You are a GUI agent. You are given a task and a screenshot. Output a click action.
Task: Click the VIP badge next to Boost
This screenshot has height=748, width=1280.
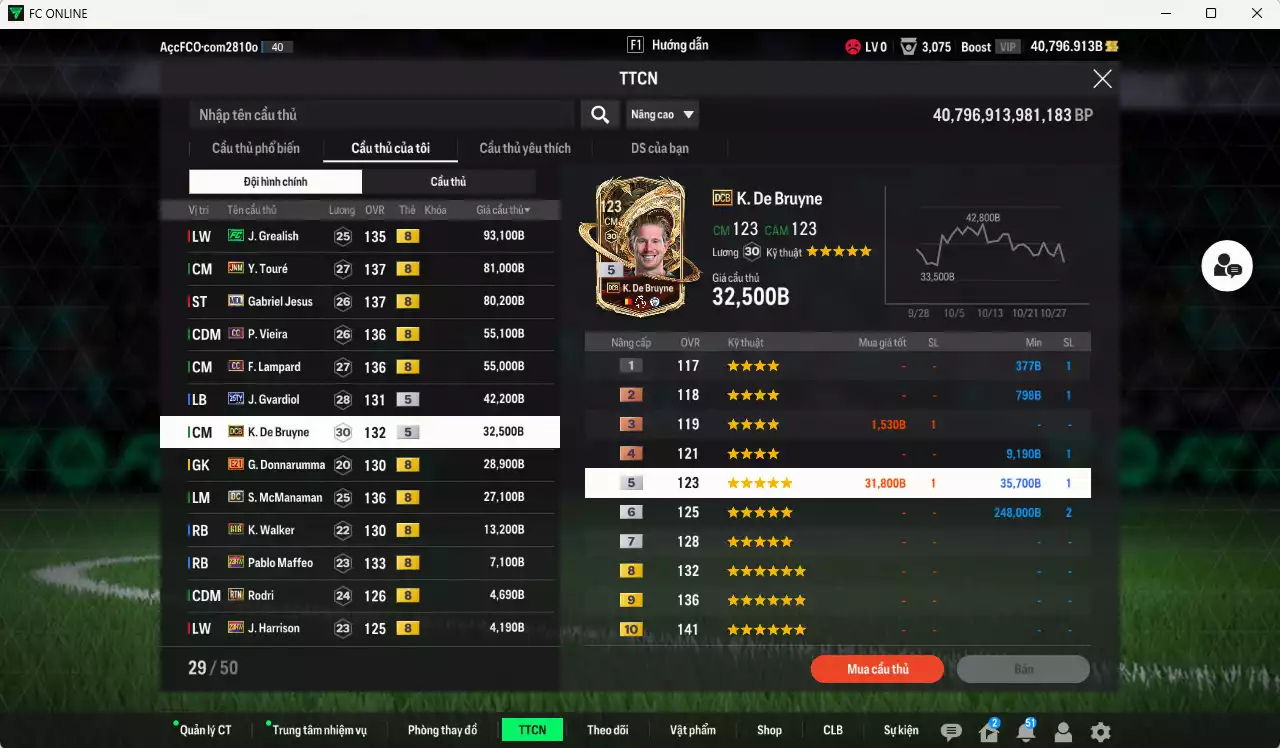(1010, 46)
